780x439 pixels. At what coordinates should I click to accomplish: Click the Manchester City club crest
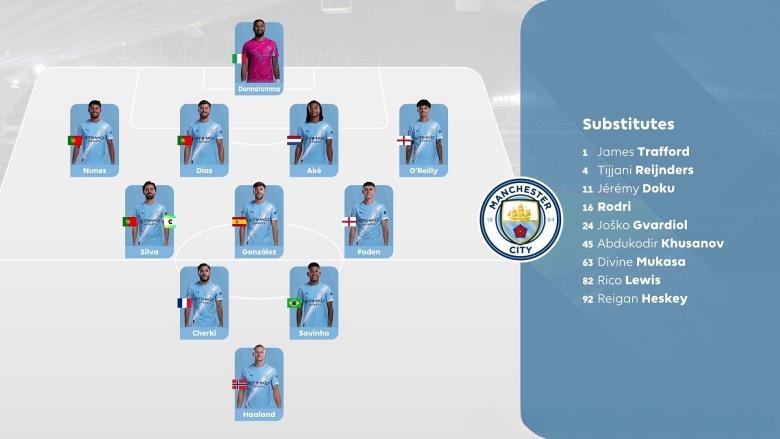coord(520,219)
